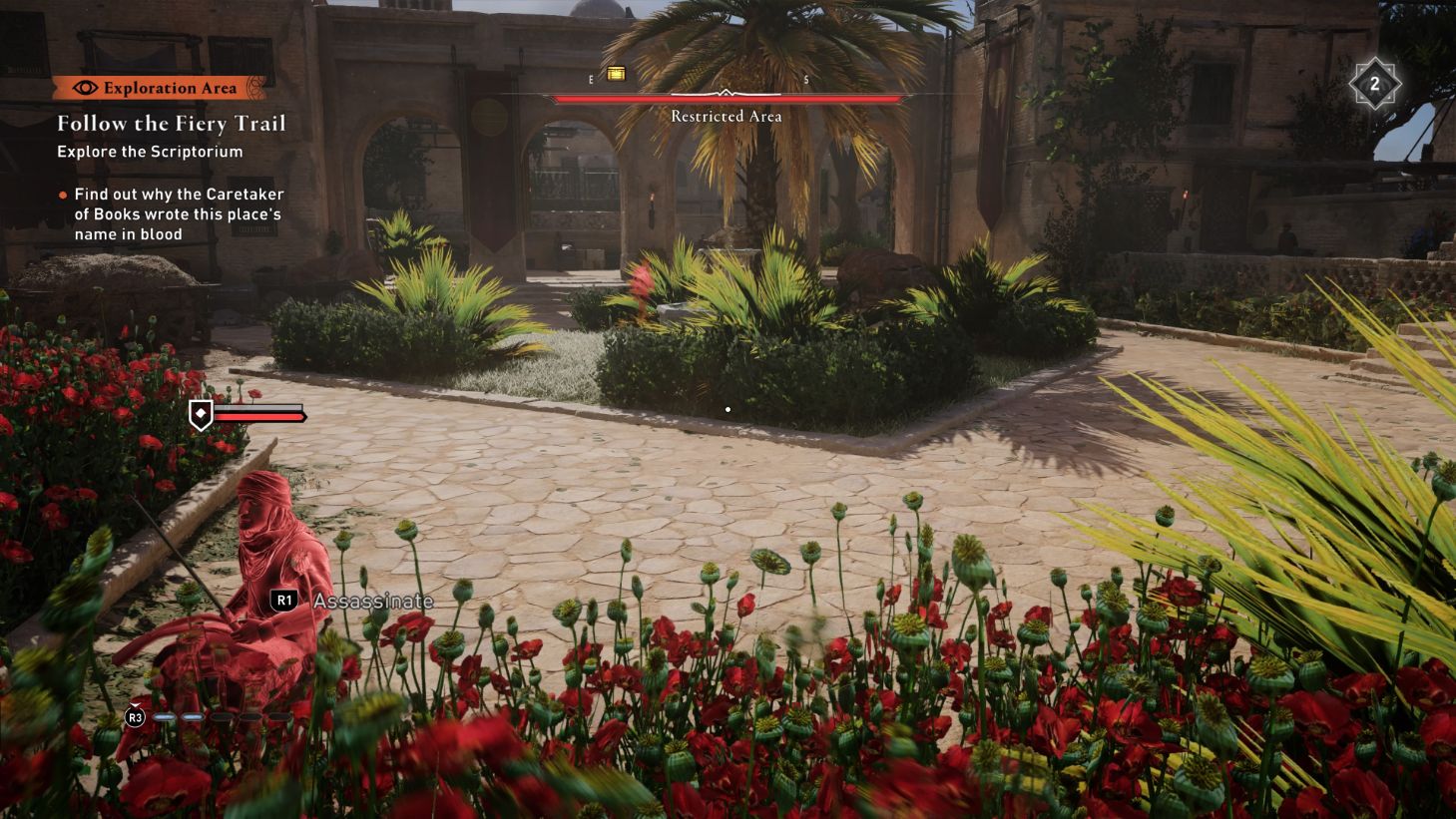The image size is (1456, 819).
Task: Click the red enemy health bar
Action: 259,416
